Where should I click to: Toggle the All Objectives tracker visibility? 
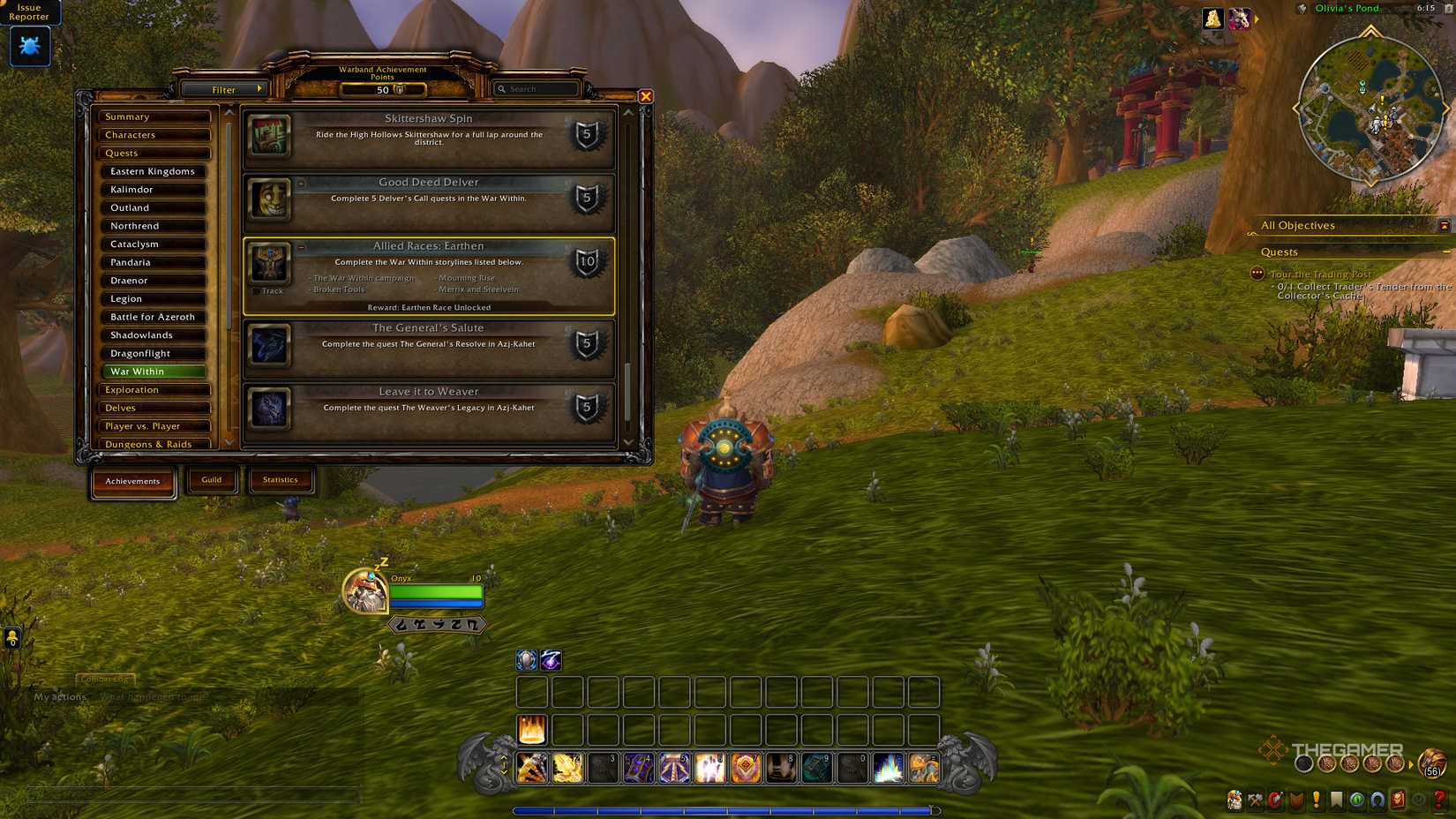pyautogui.click(x=1445, y=226)
